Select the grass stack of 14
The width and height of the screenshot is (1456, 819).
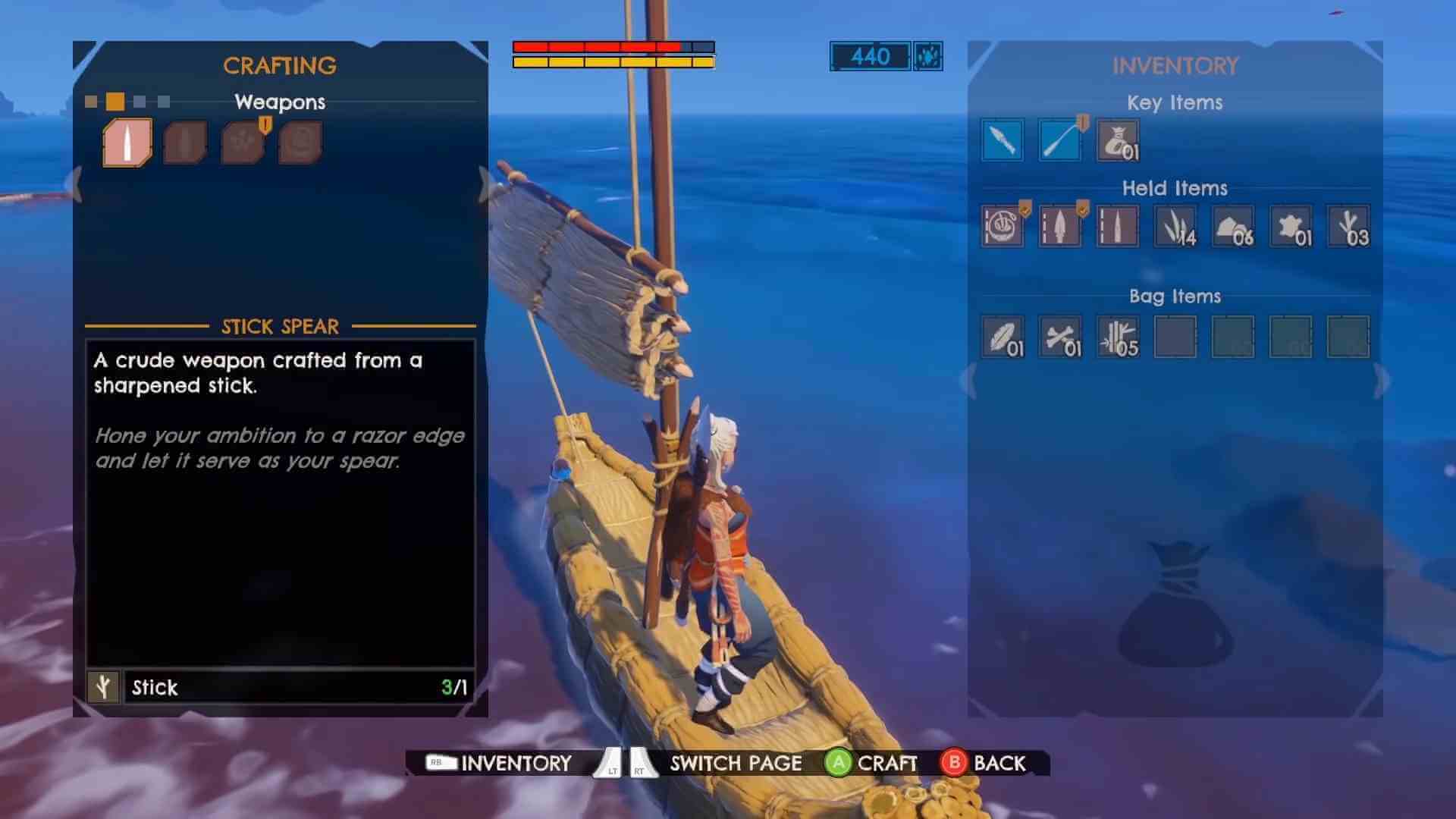coord(1174,226)
